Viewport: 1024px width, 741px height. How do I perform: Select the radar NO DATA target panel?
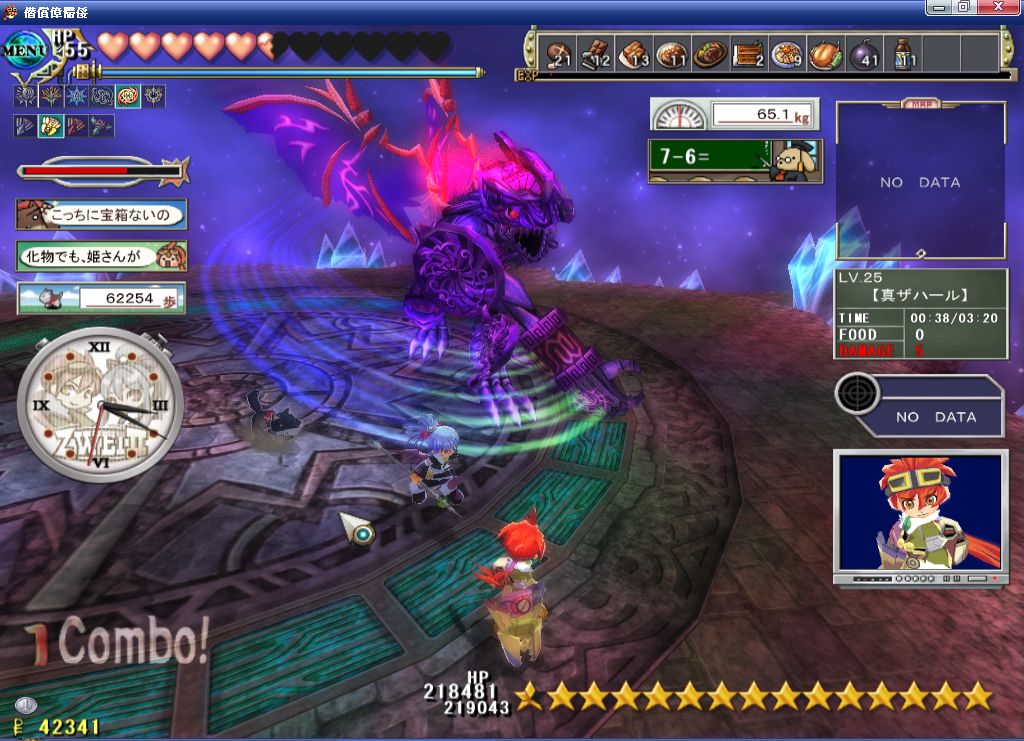[x=918, y=406]
